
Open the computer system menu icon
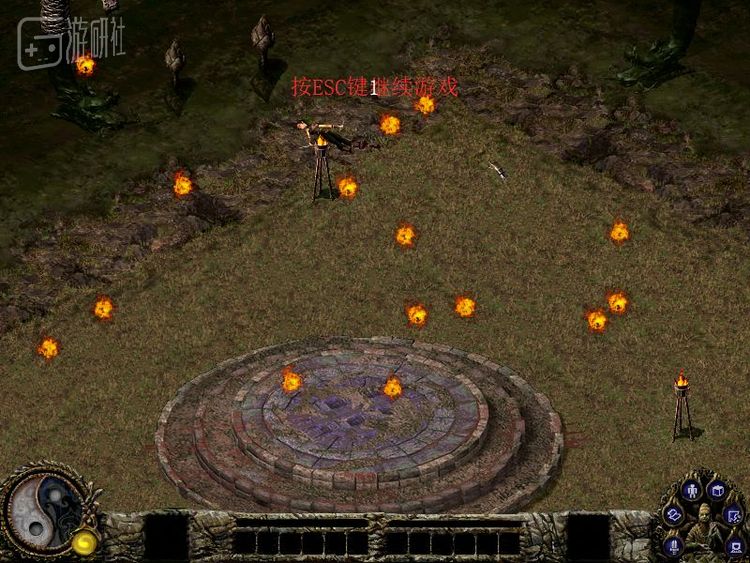click(x=735, y=545)
